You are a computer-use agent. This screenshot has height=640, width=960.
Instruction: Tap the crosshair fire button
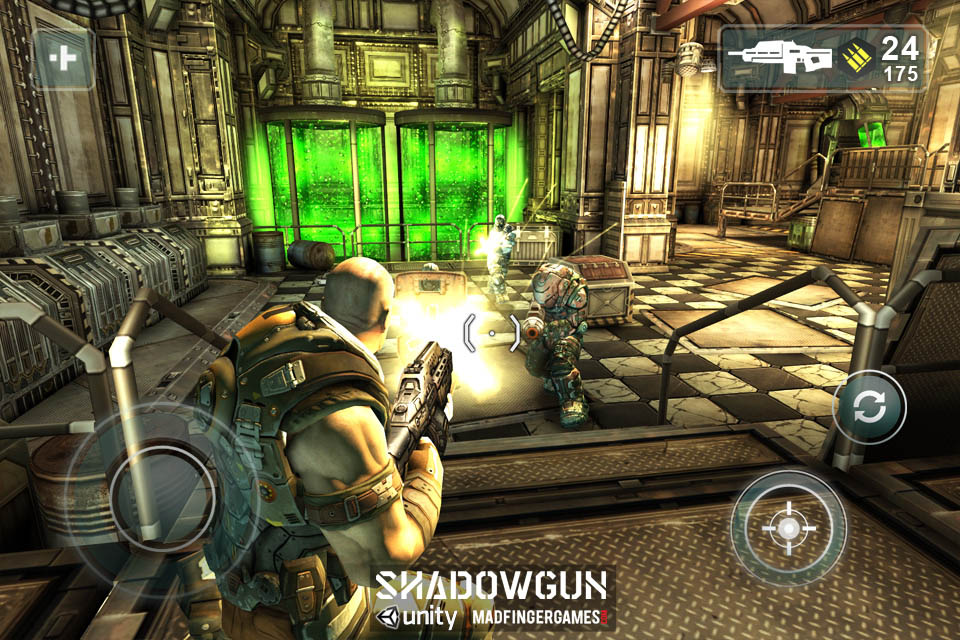pos(788,527)
